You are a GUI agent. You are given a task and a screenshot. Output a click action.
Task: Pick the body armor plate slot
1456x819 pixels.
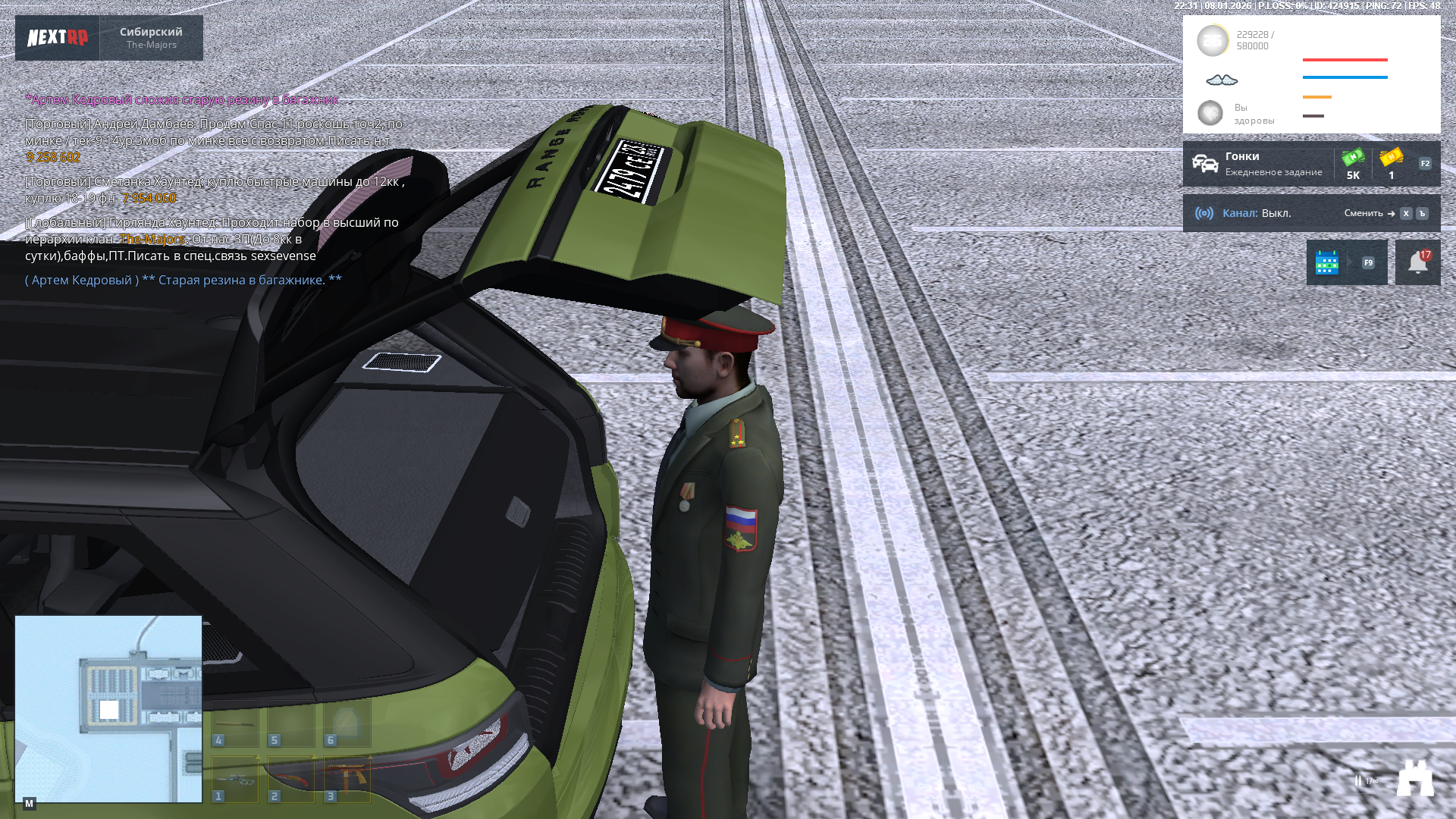(347, 723)
